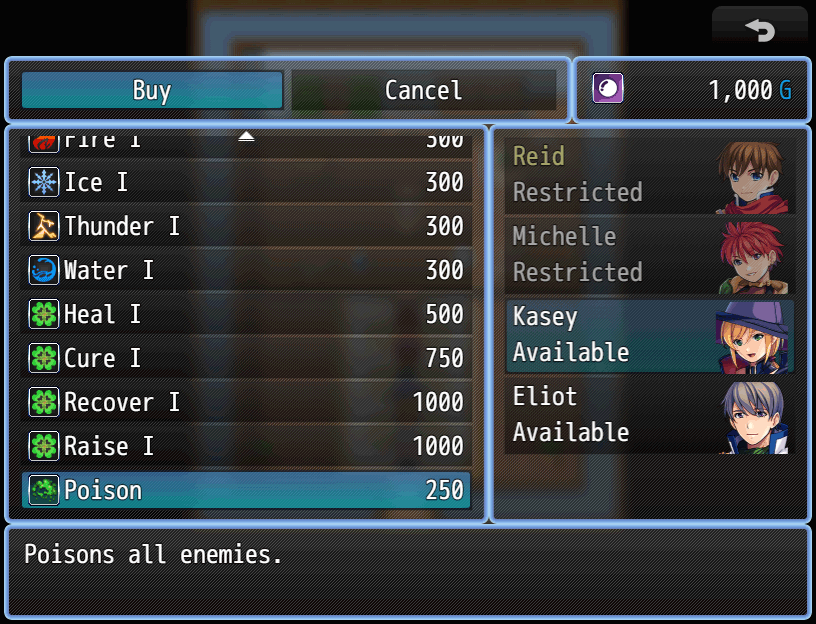Choose Kasey as the recipient
This screenshot has width=816, height=624.
(x=650, y=335)
